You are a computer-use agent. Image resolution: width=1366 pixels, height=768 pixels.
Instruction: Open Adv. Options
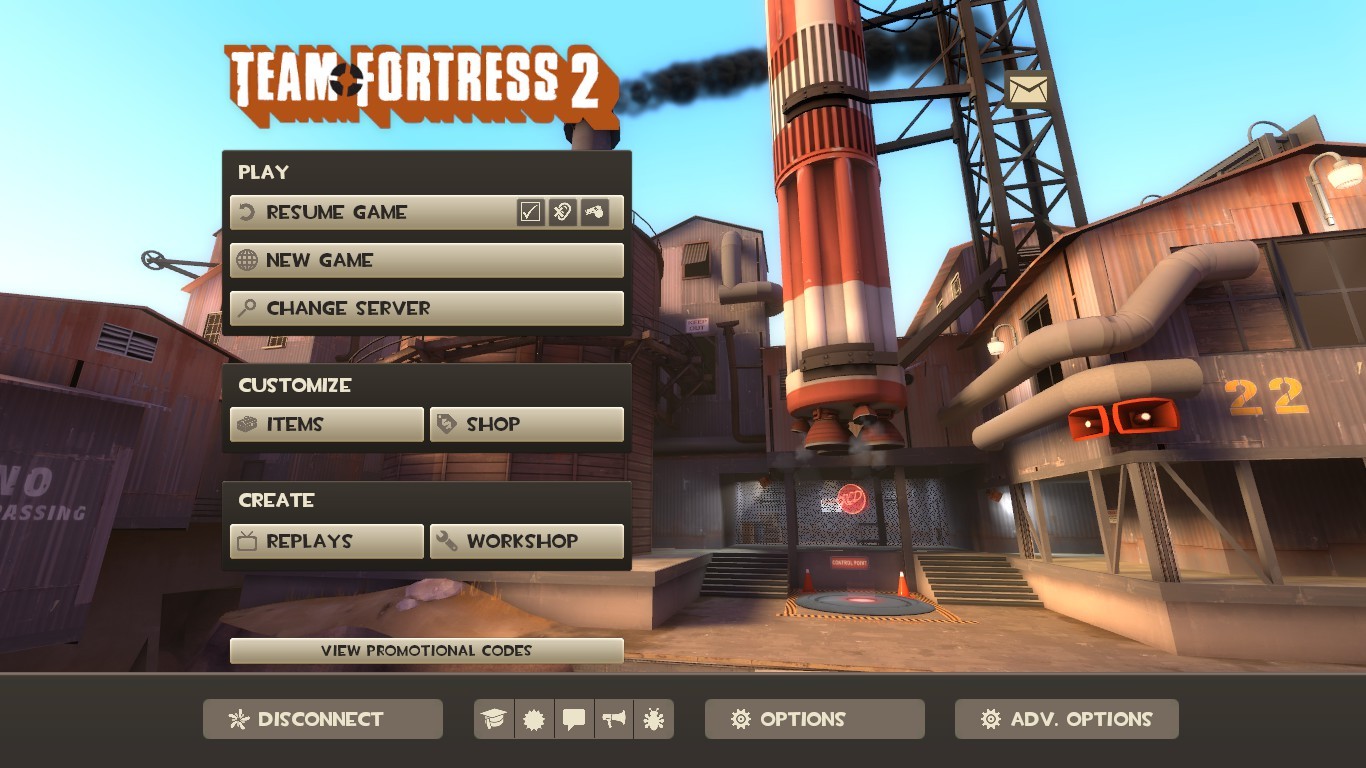1066,719
